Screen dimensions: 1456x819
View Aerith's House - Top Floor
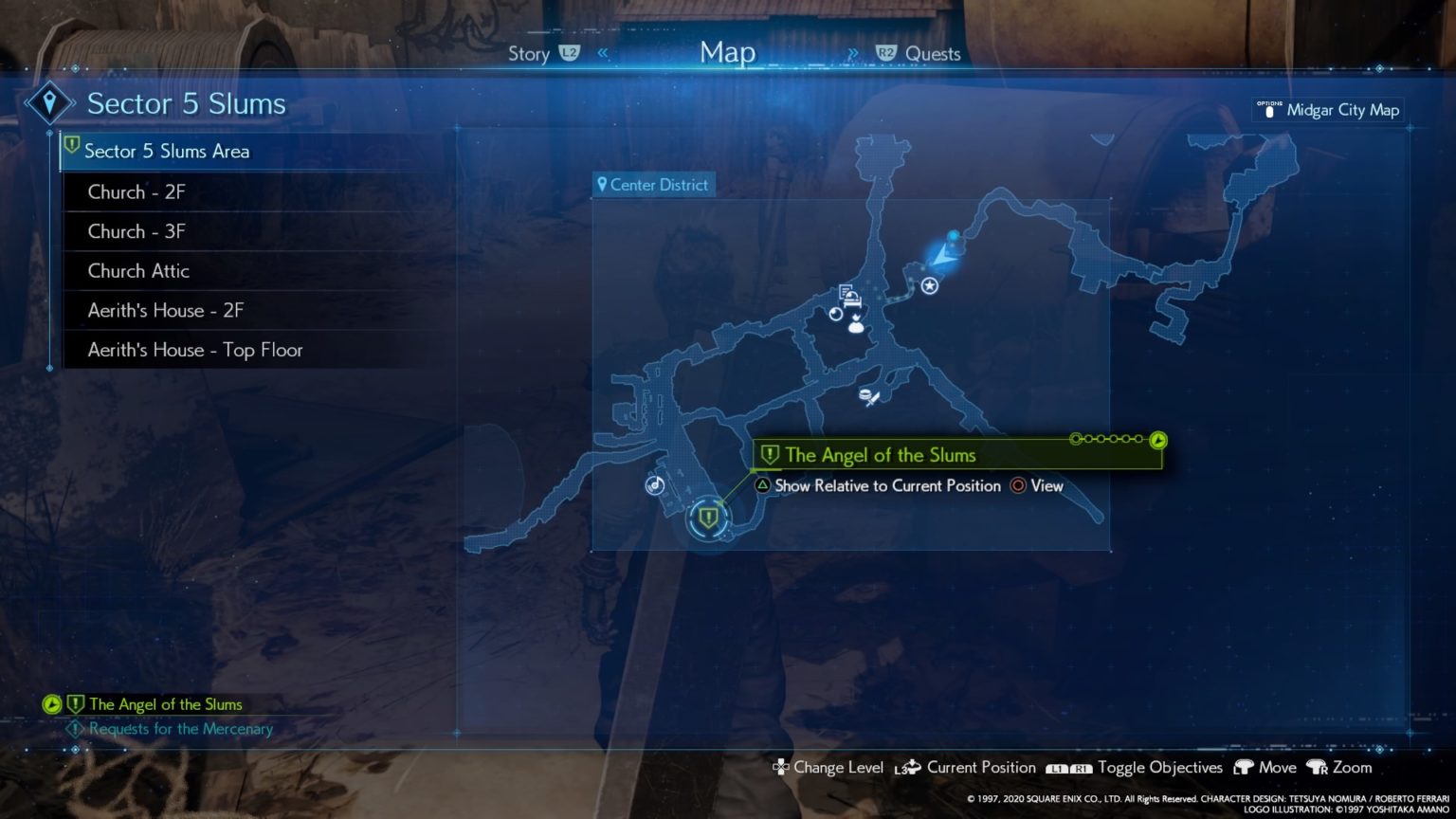point(195,350)
